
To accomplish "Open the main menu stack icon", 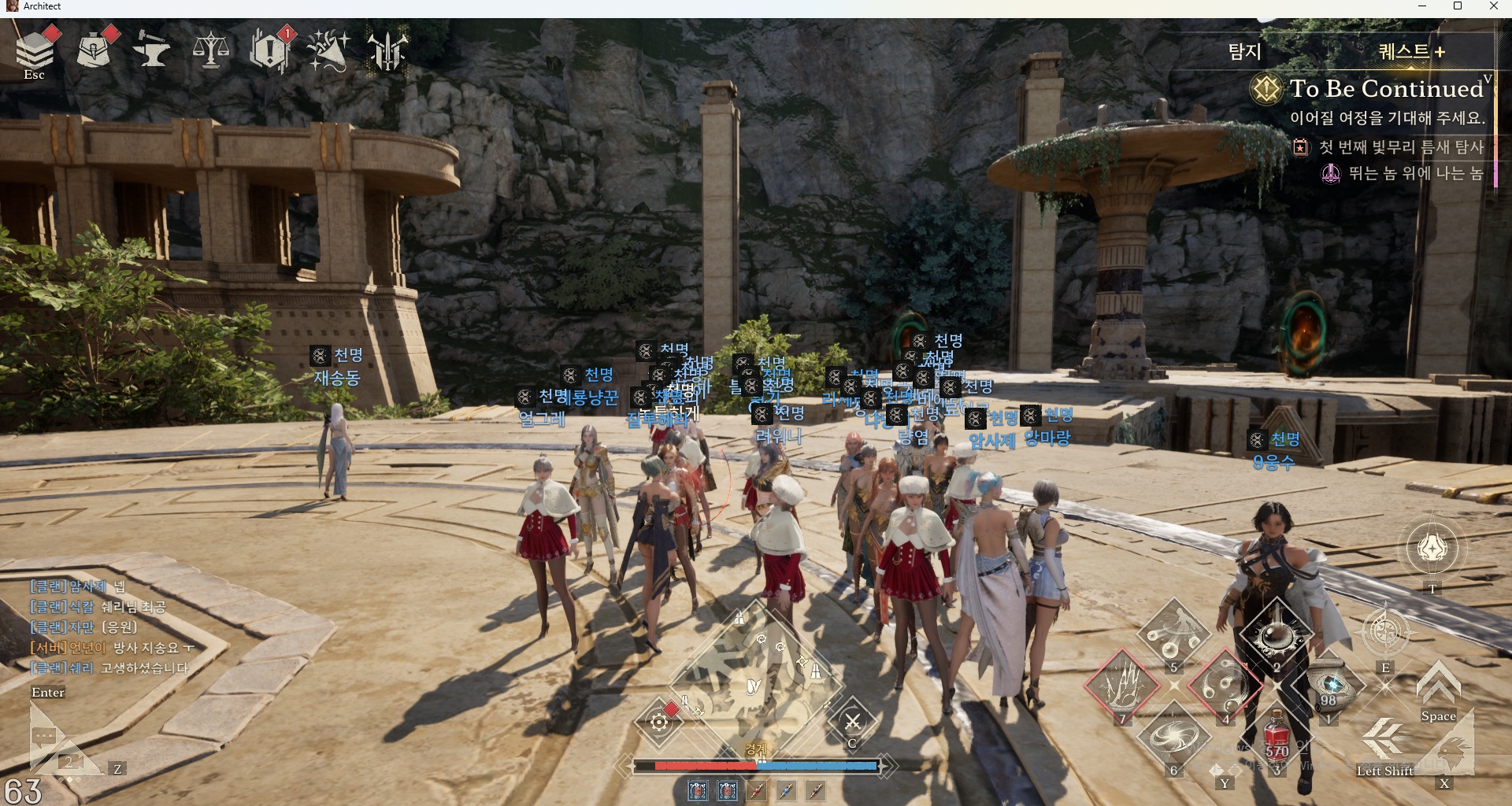I will click(x=35, y=50).
